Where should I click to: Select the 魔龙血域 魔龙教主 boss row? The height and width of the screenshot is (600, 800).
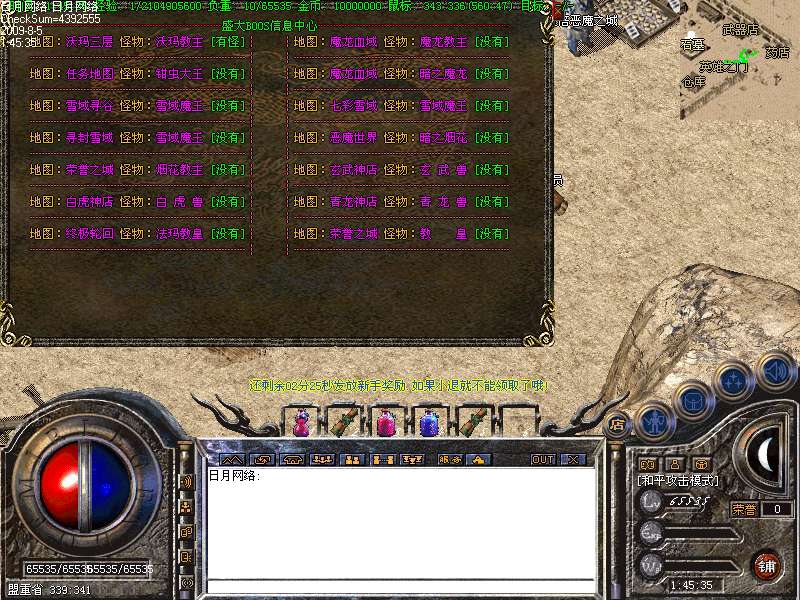[x=401, y=43]
